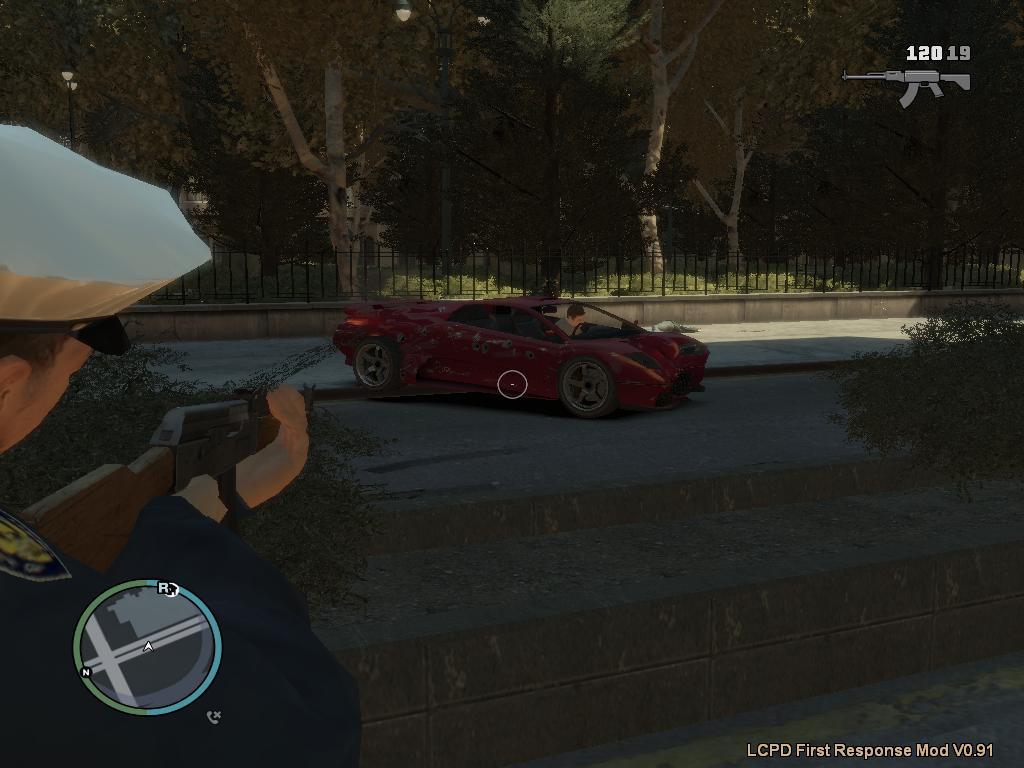Select the R blip on the radar

click(165, 588)
